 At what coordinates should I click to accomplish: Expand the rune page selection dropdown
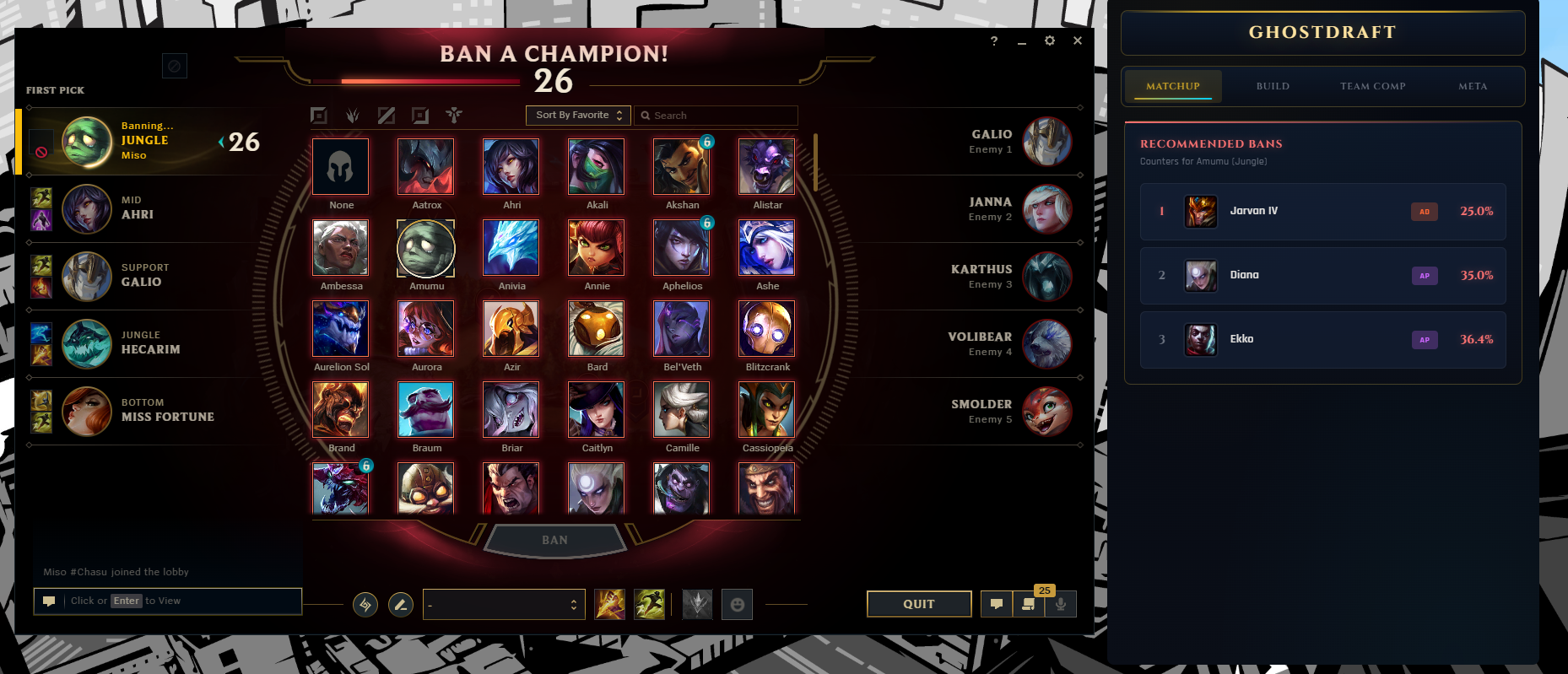click(504, 604)
